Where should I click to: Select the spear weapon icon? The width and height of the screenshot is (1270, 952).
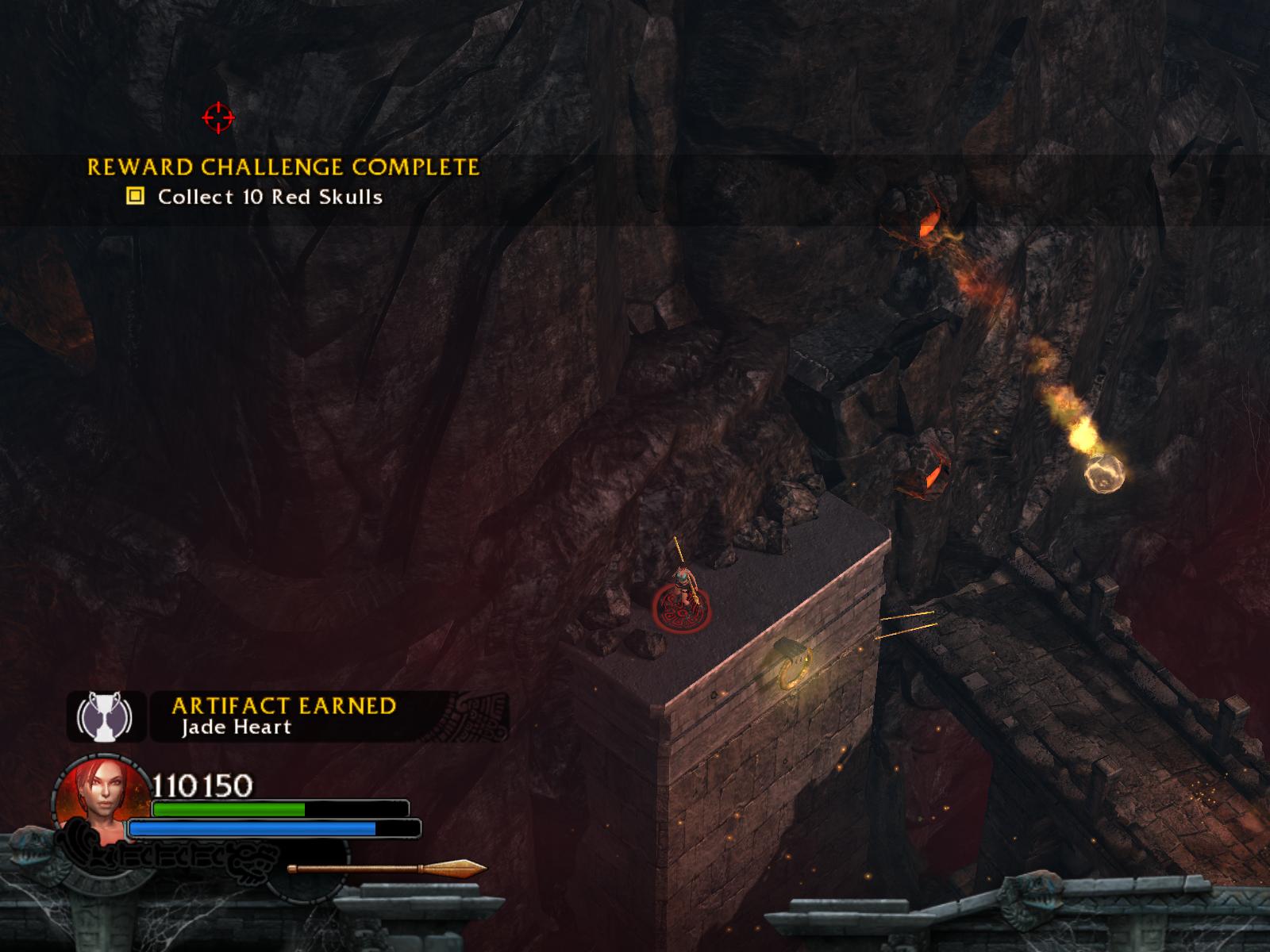(387, 869)
